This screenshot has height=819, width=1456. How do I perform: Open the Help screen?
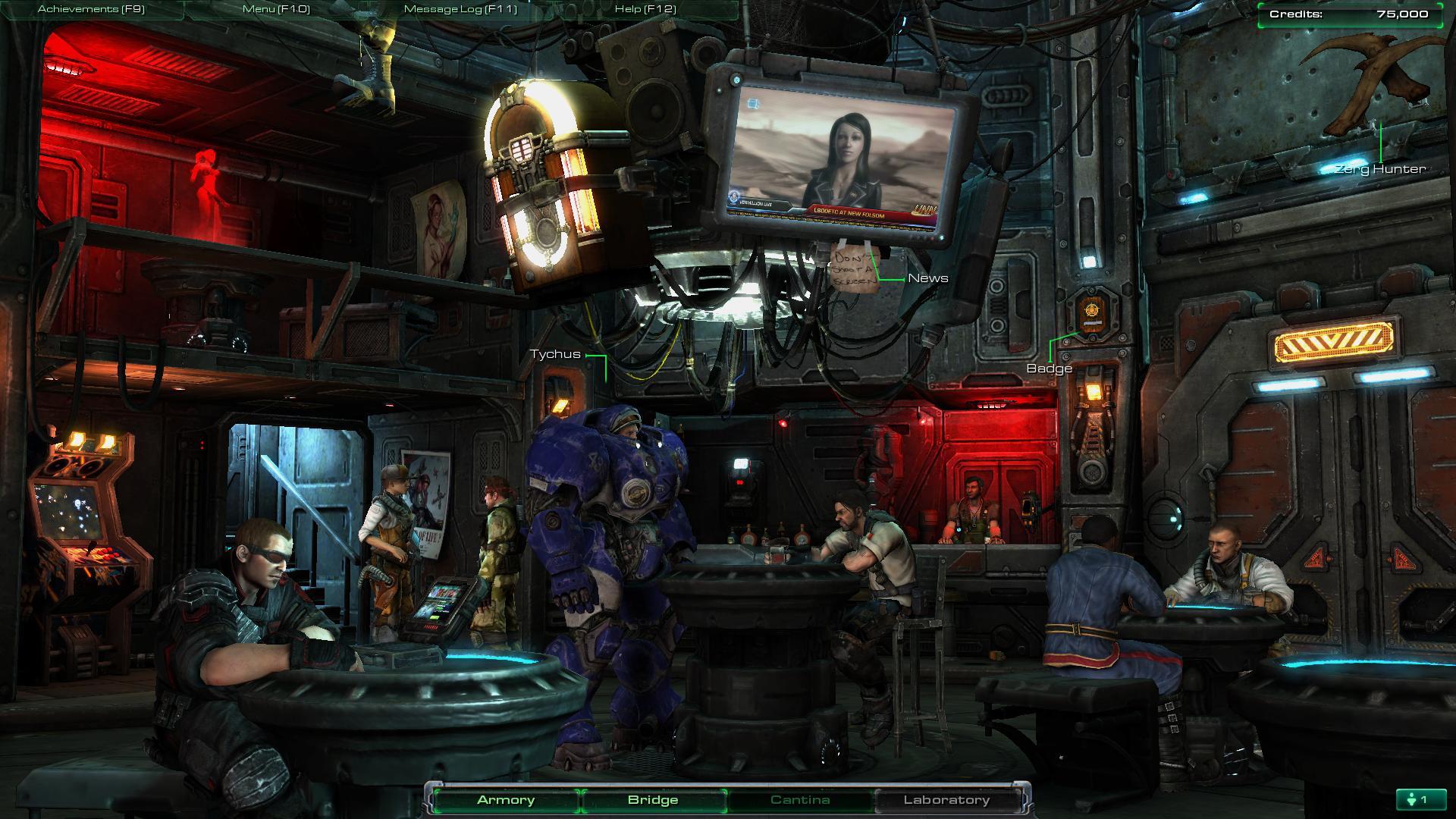tap(645, 9)
